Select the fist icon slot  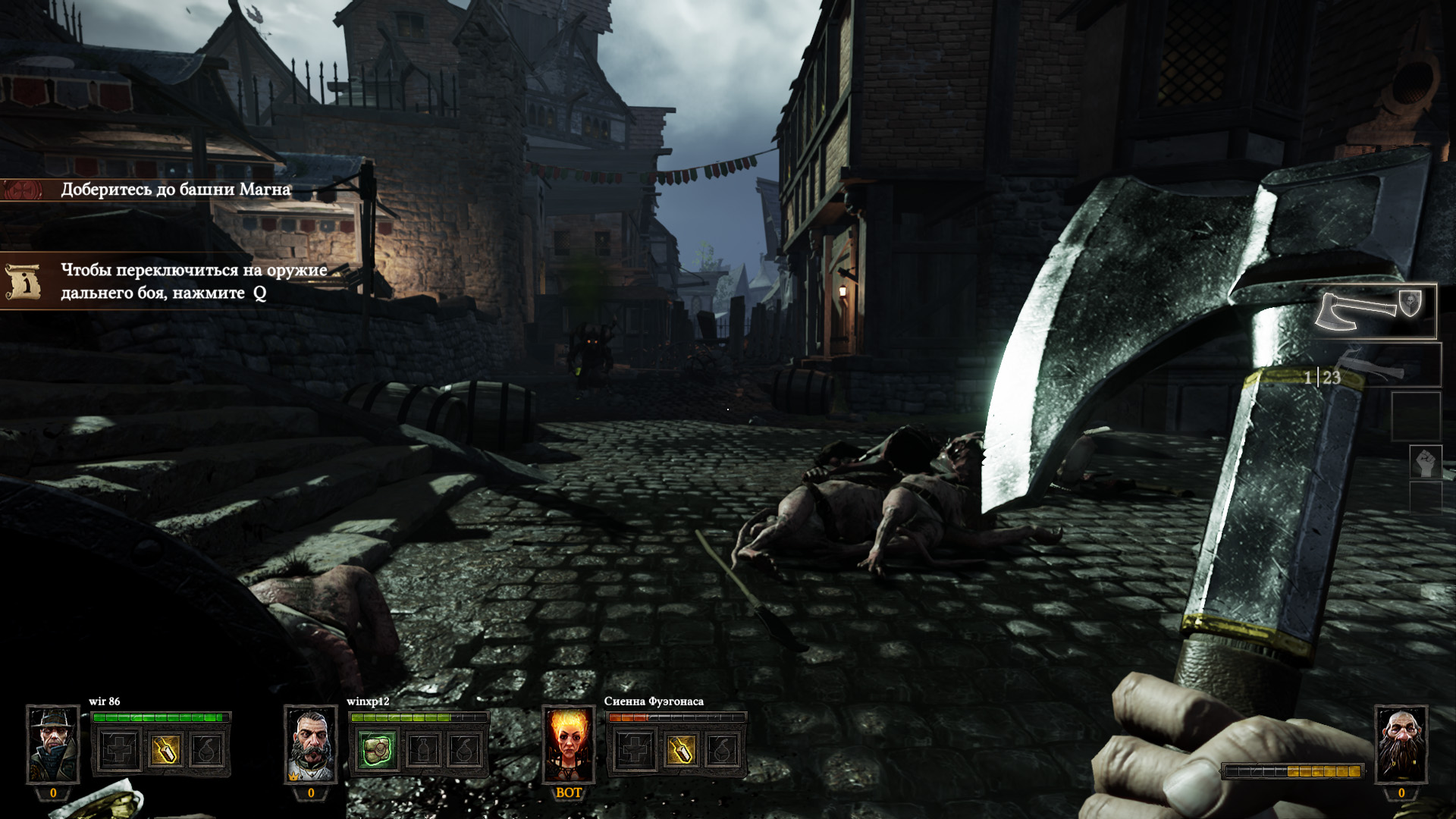coord(1425,462)
